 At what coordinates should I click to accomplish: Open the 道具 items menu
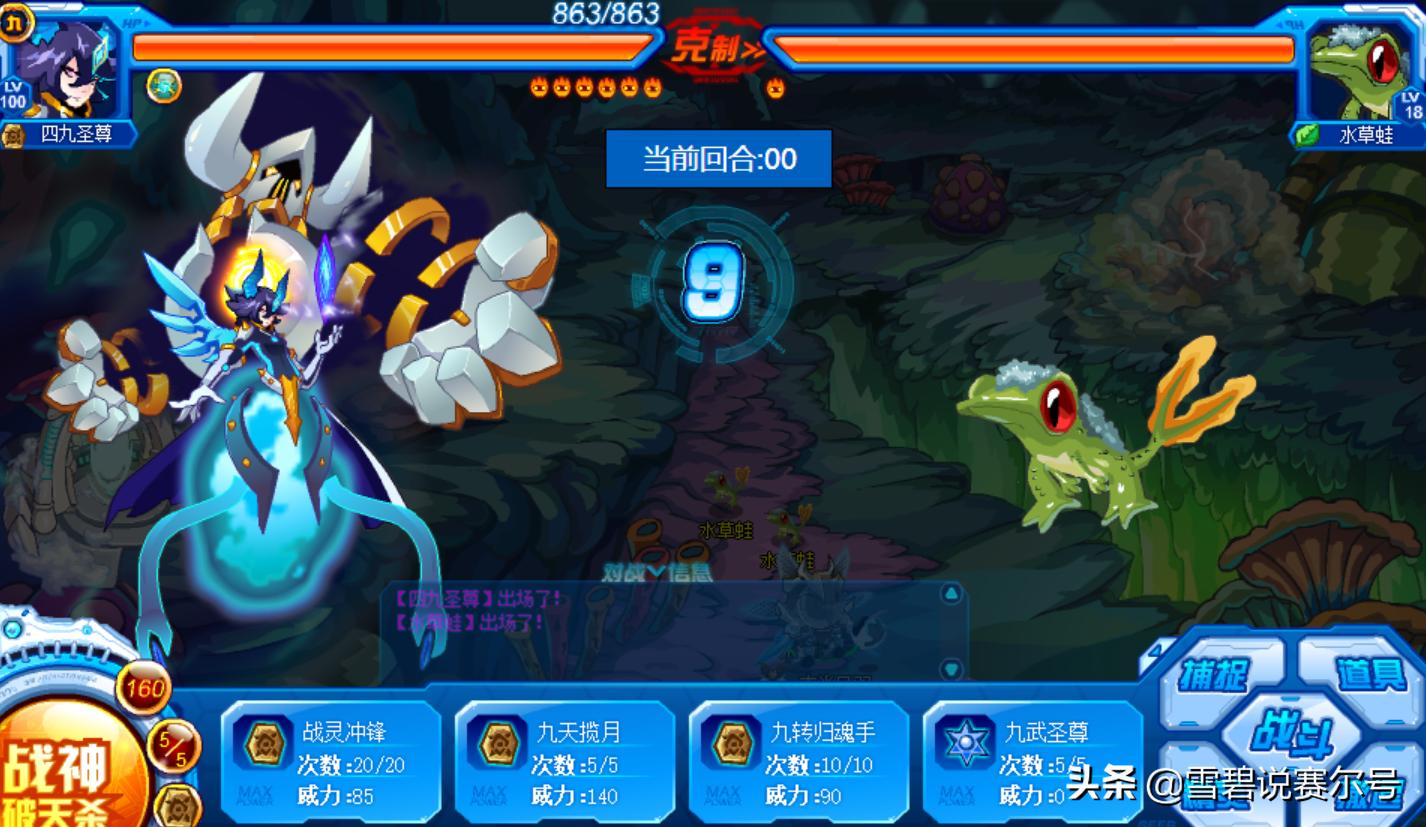(x=1370, y=674)
